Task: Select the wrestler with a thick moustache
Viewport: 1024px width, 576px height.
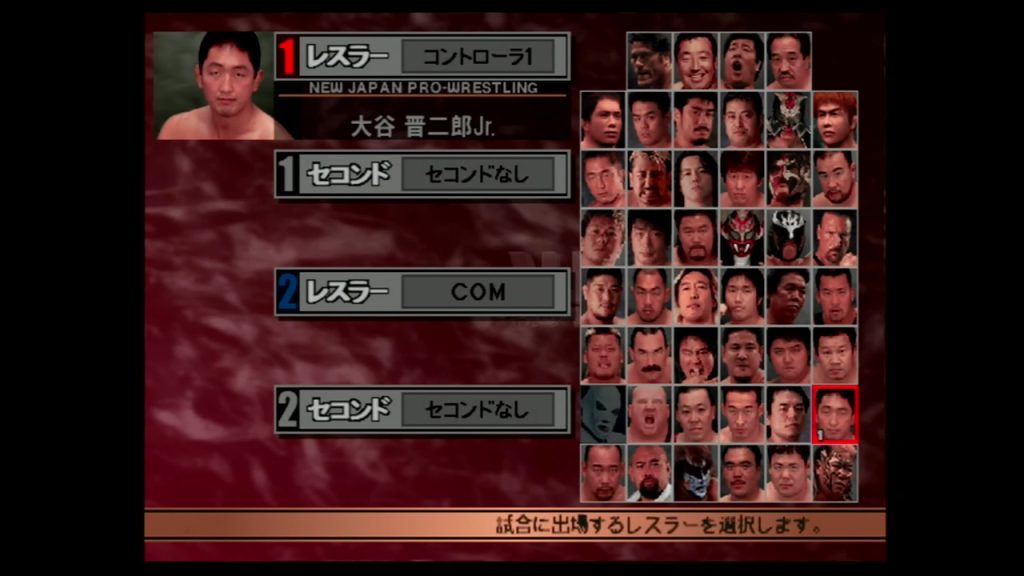Action: click(x=649, y=355)
